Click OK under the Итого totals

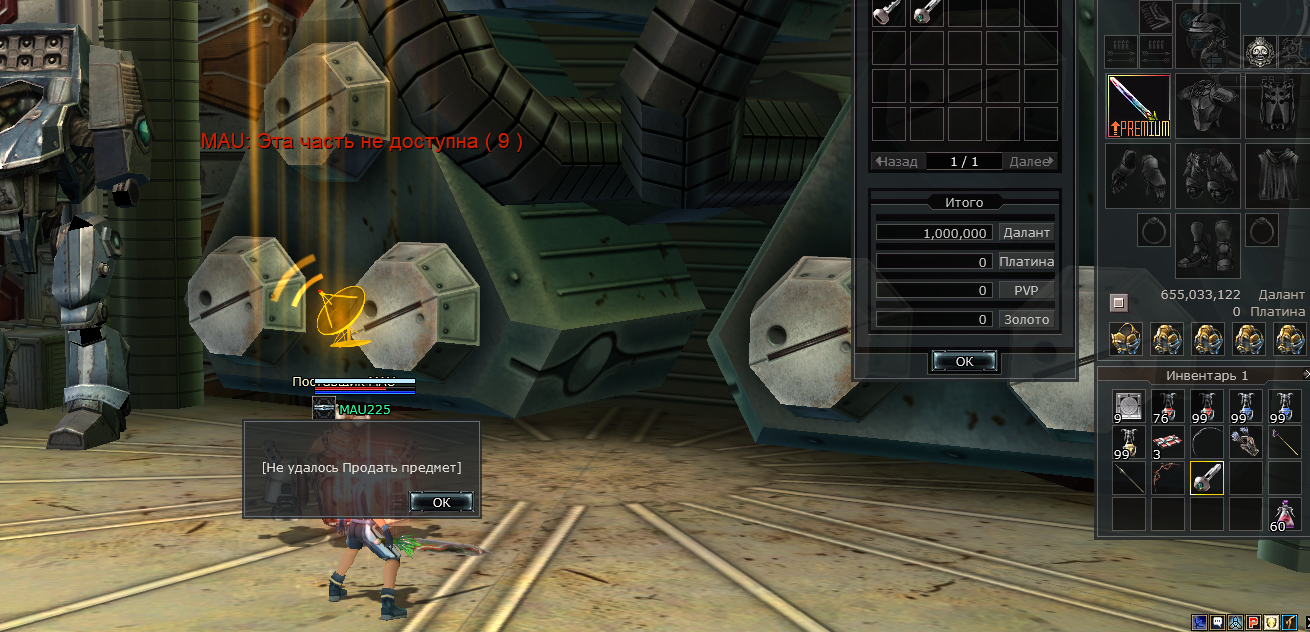964,361
